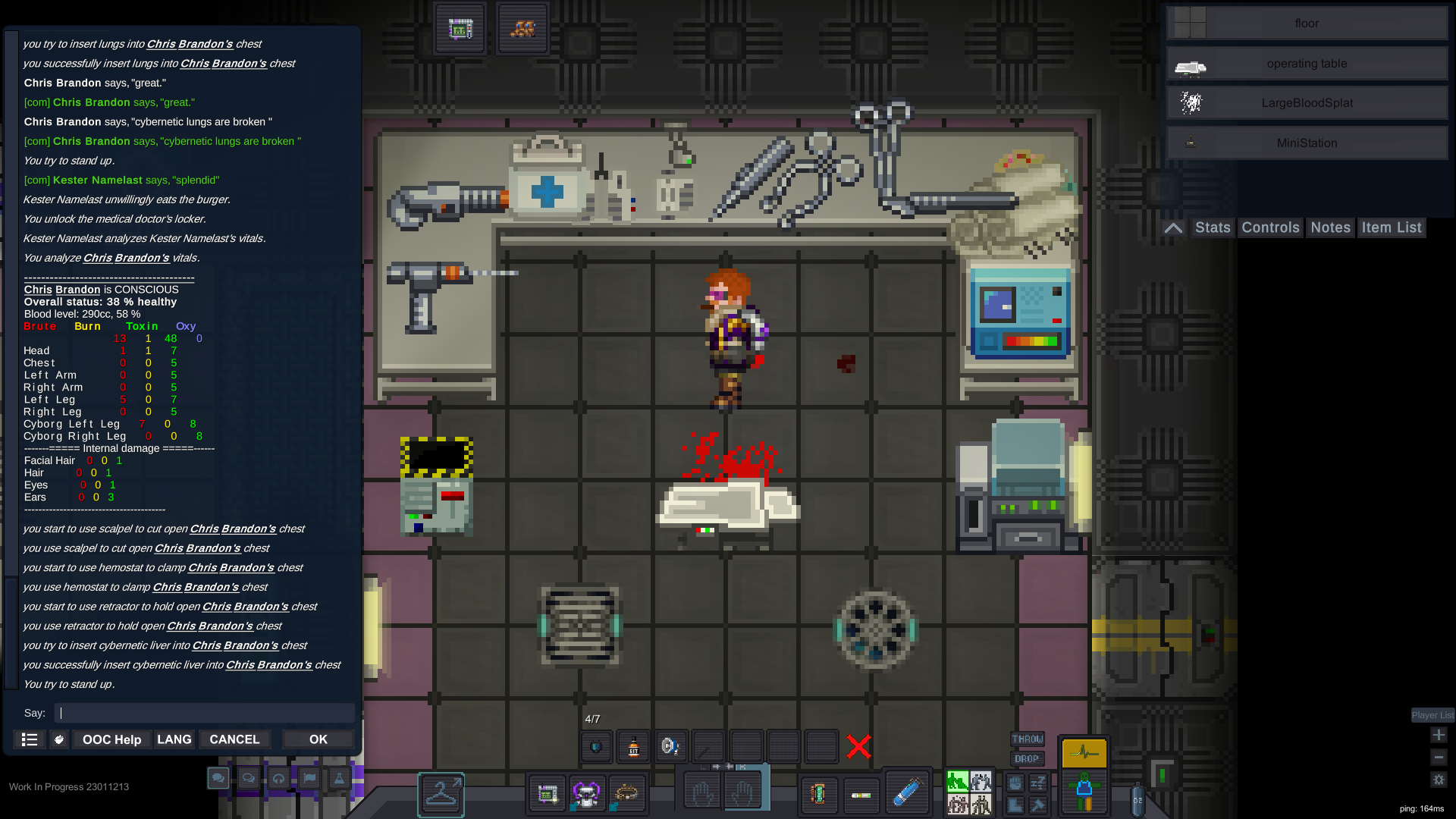Collapse the right panel with the chevron
1456x819 pixels.
coord(1172,227)
